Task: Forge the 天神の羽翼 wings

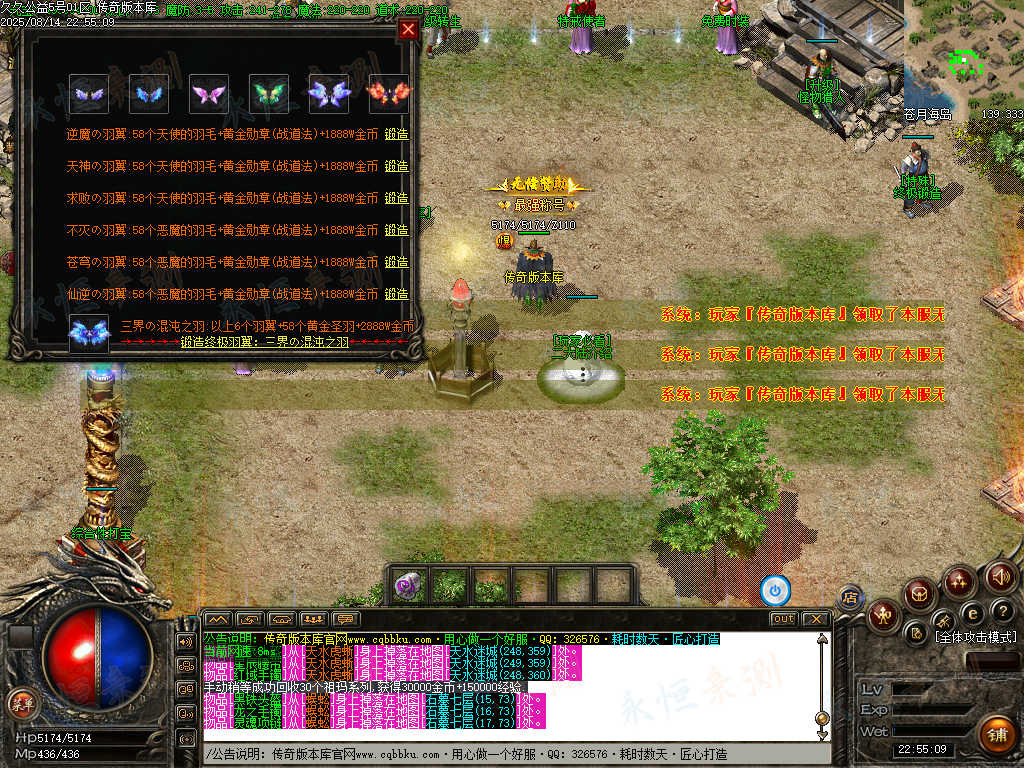Action: [x=397, y=166]
